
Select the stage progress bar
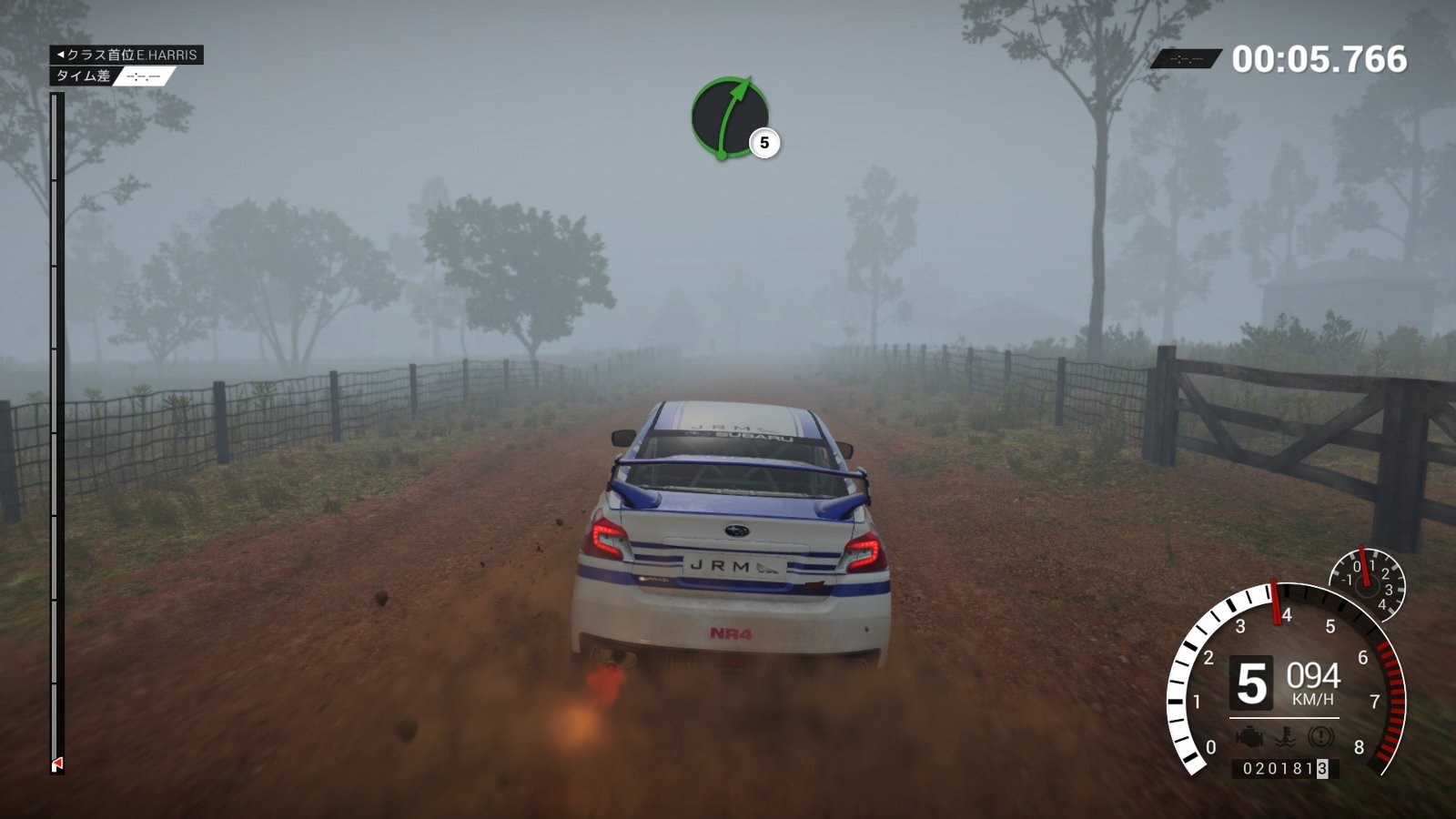click(x=56, y=432)
